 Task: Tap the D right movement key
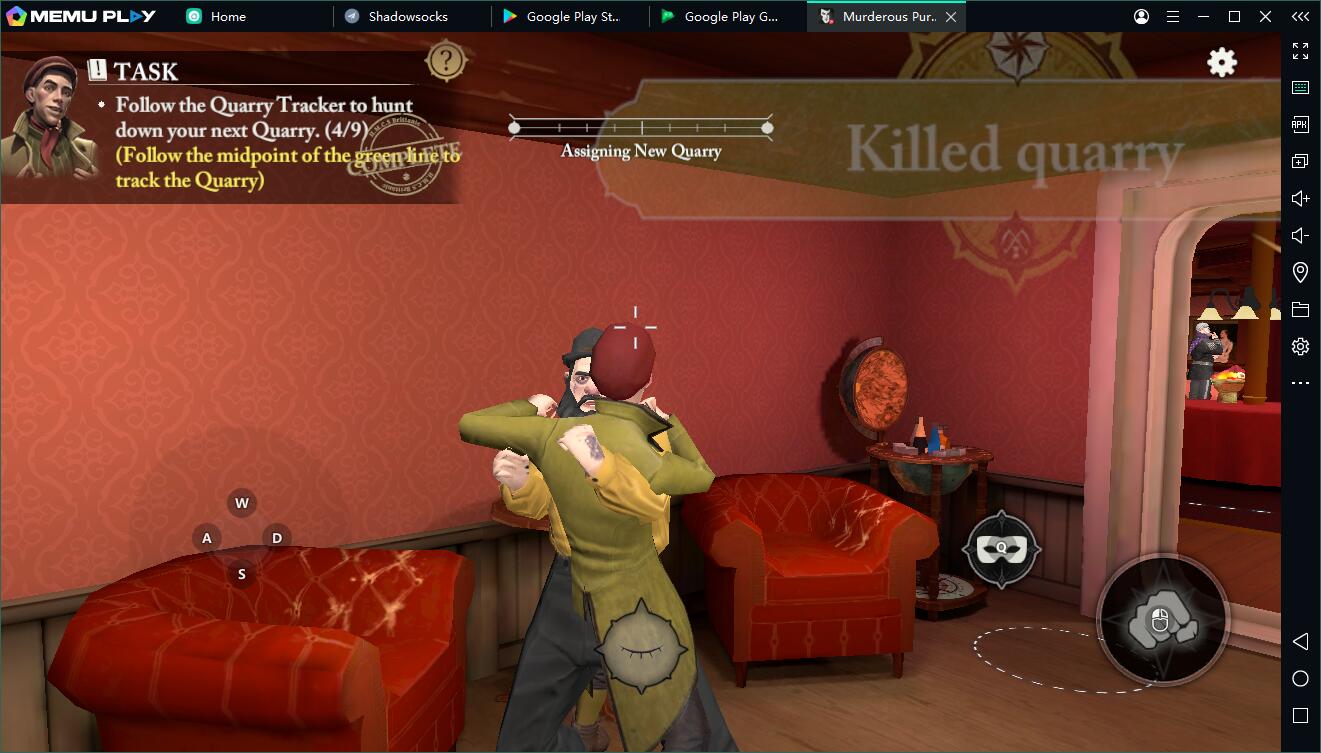coord(277,538)
